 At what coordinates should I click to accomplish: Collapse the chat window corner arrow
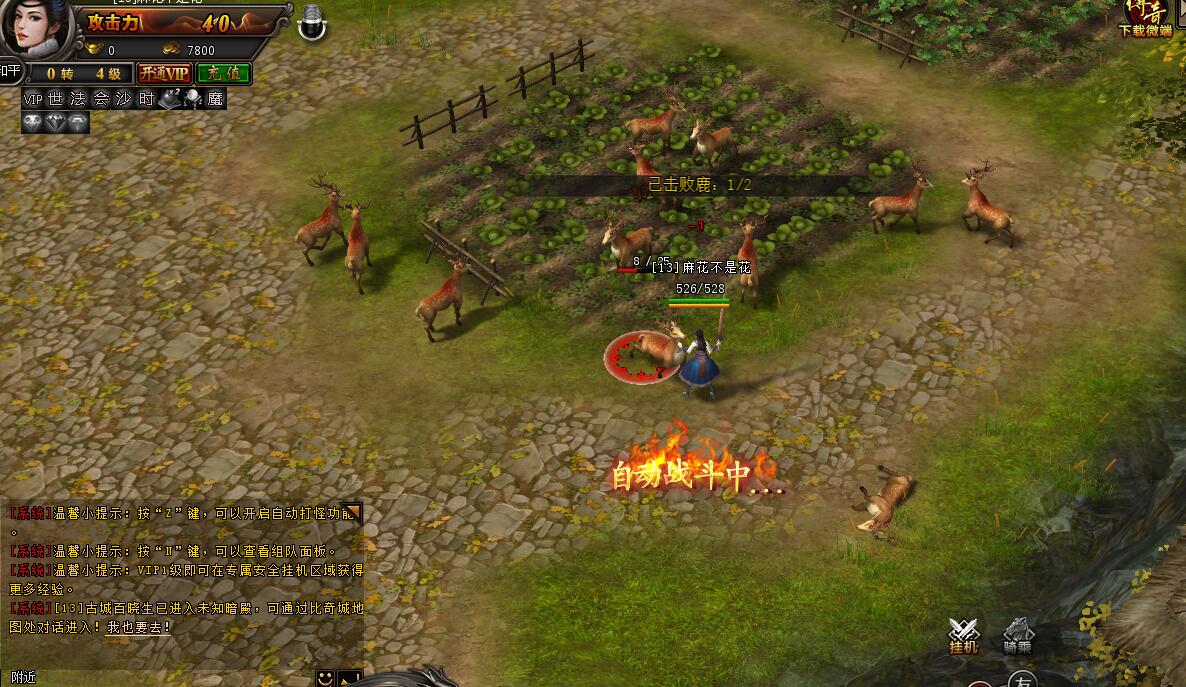(x=351, y=514)
